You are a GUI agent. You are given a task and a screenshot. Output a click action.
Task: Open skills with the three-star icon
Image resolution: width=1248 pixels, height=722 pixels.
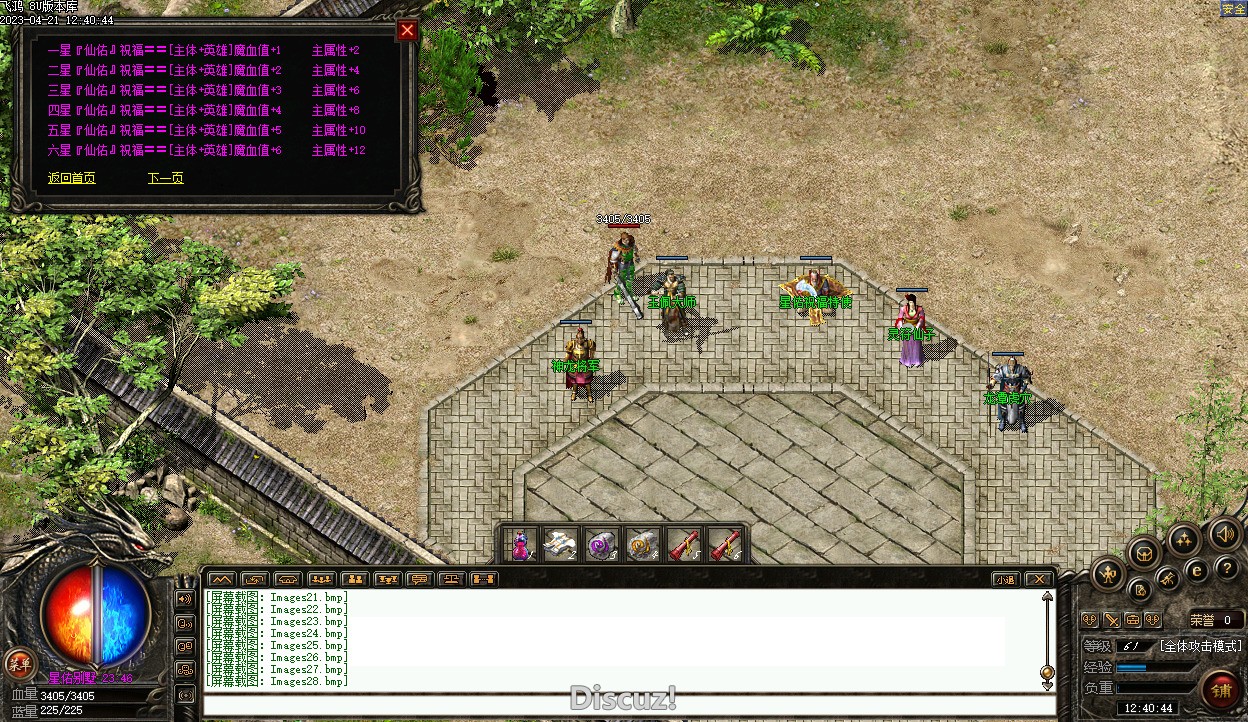(1184, 540)
